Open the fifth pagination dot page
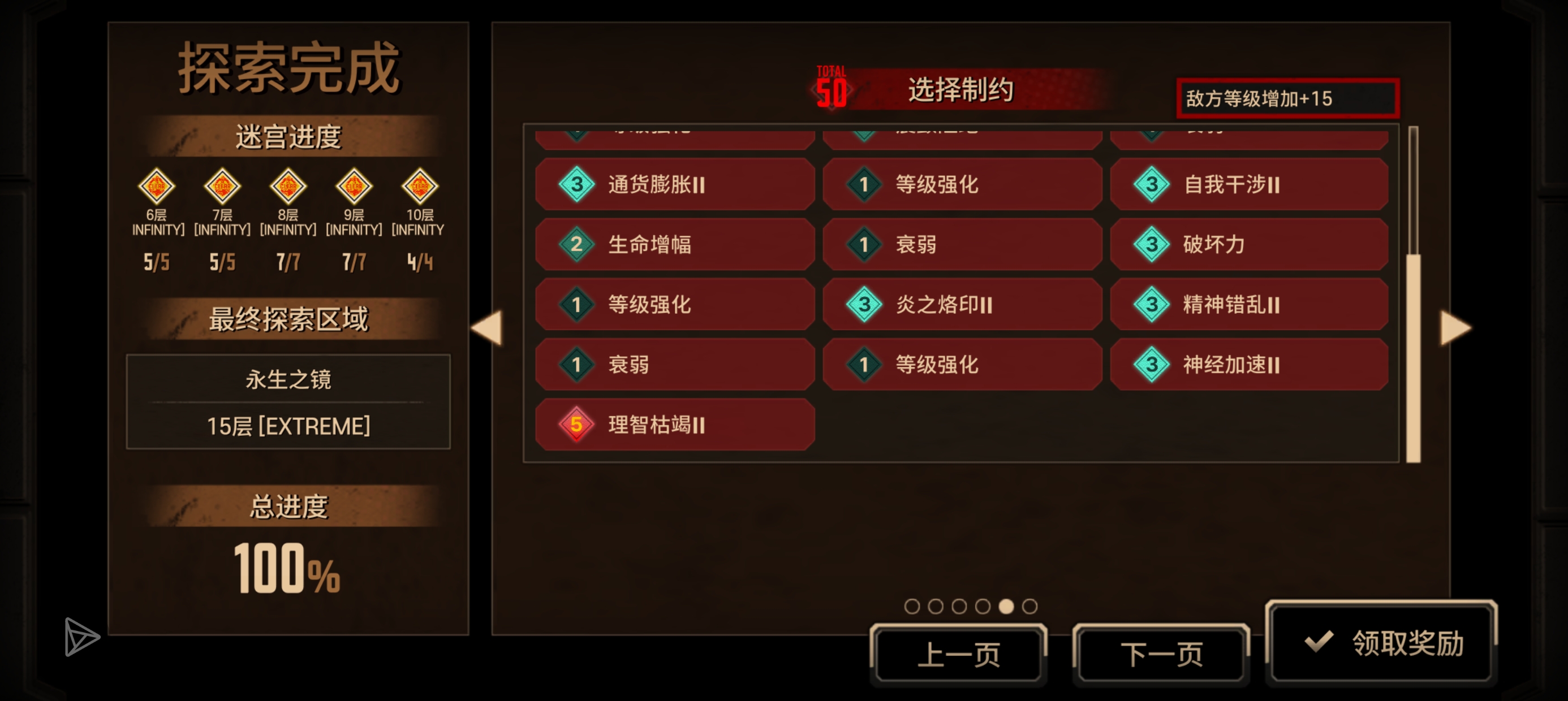 (1006, 605)
